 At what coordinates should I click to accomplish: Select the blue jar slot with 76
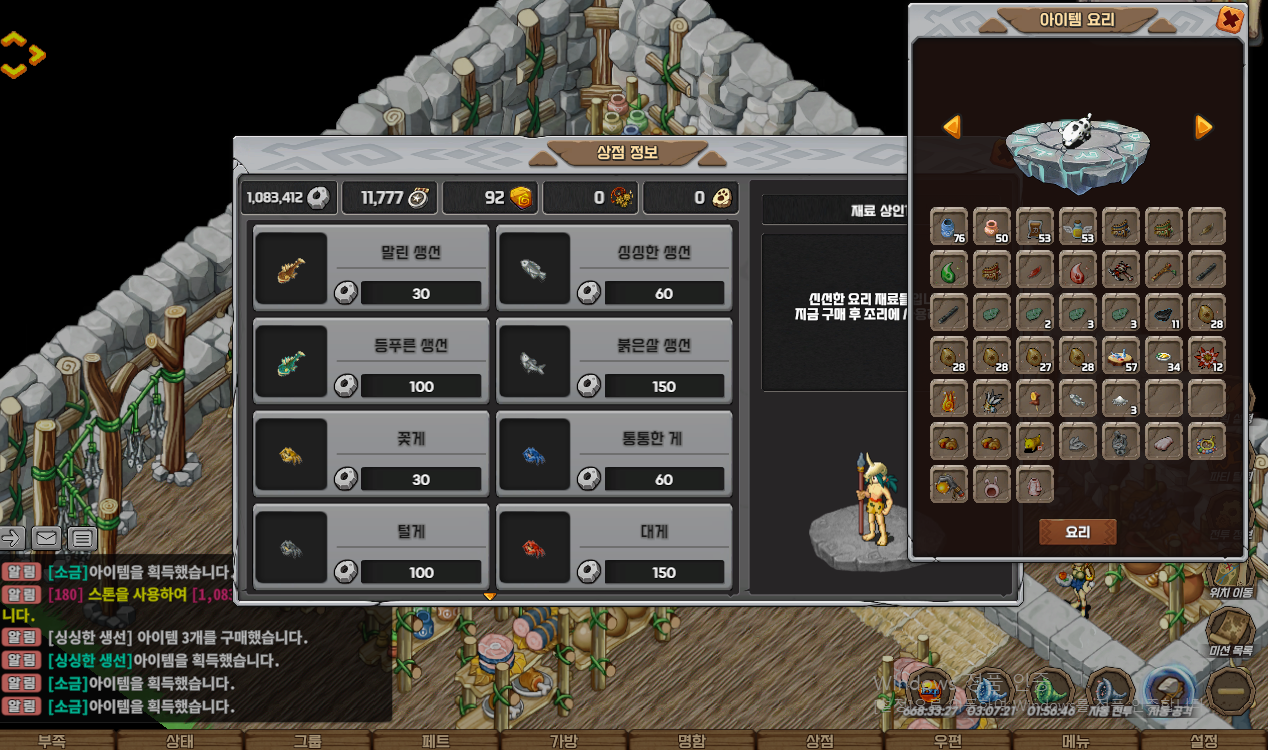[x=949, y=227]
